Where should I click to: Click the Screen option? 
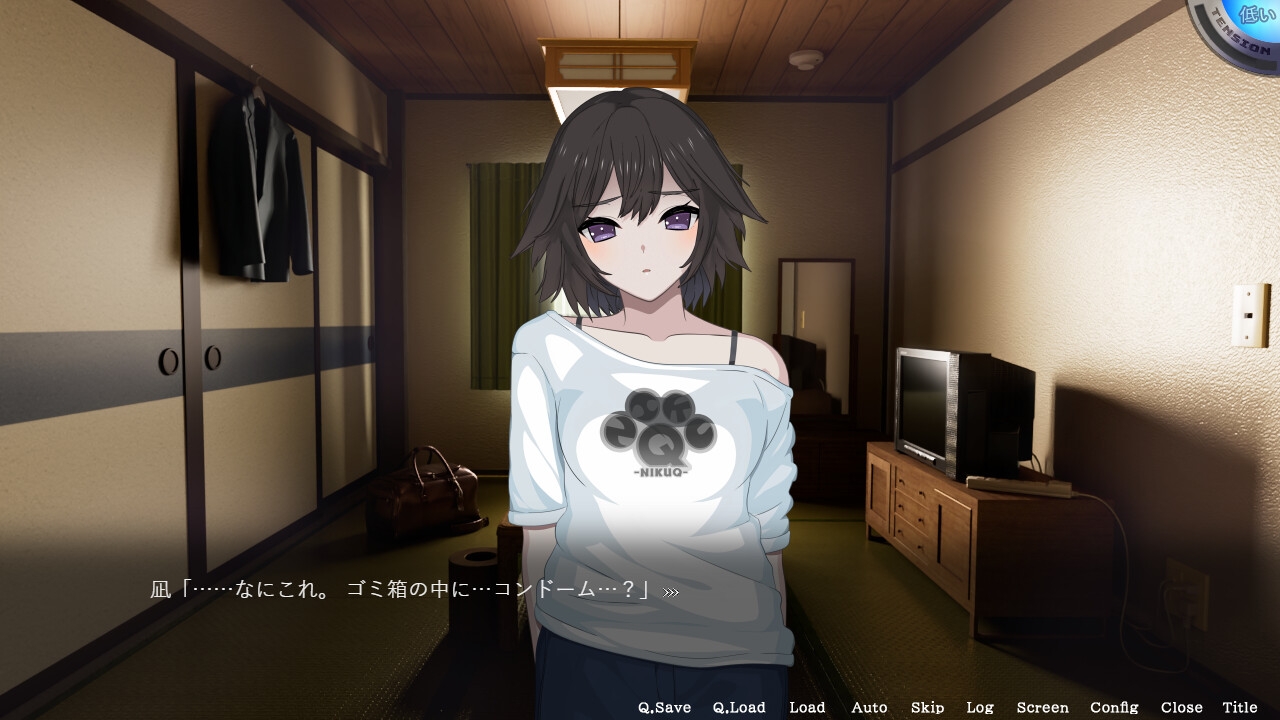(1042, 707)
